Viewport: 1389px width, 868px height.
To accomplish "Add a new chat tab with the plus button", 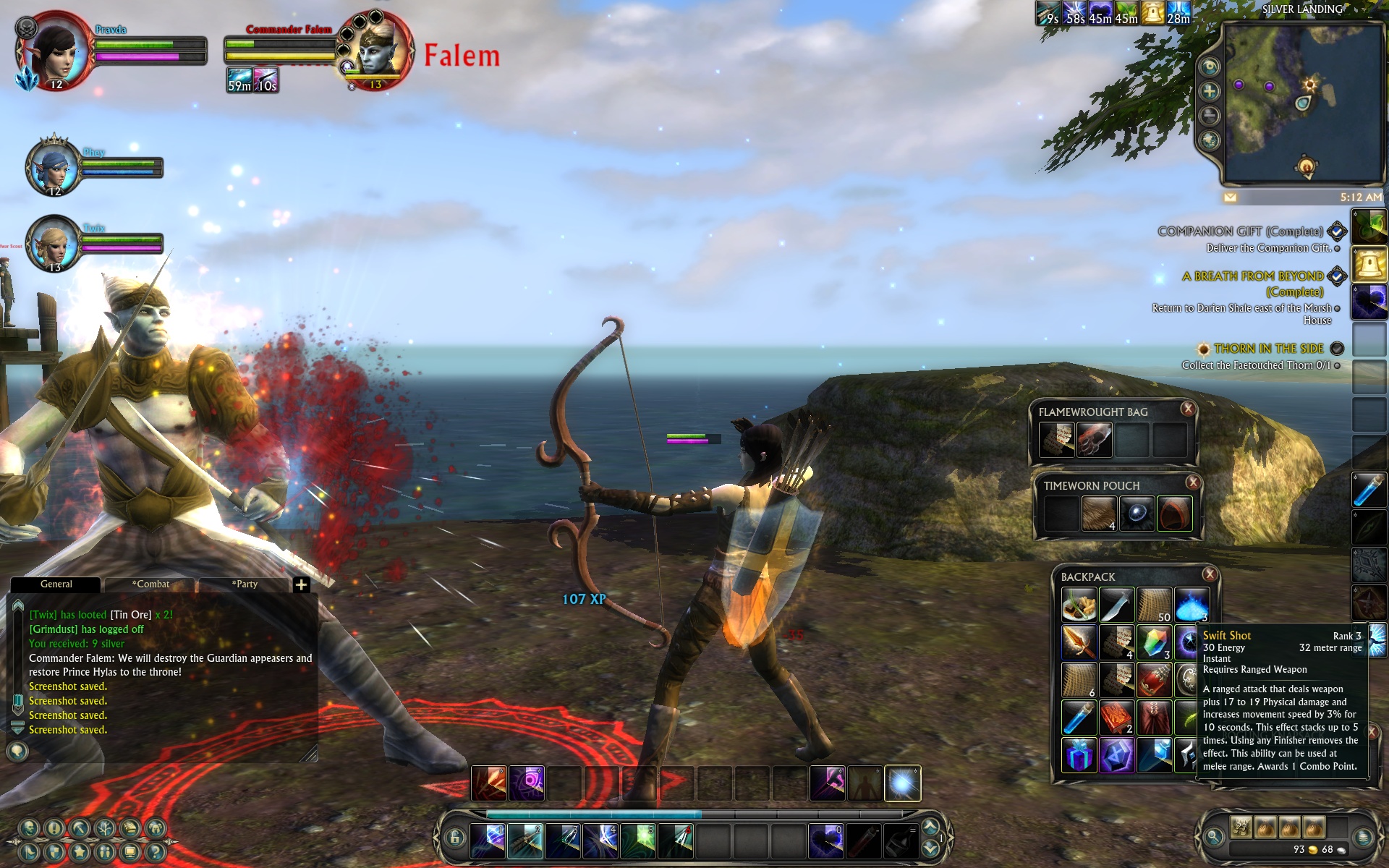I will [302, 584].
